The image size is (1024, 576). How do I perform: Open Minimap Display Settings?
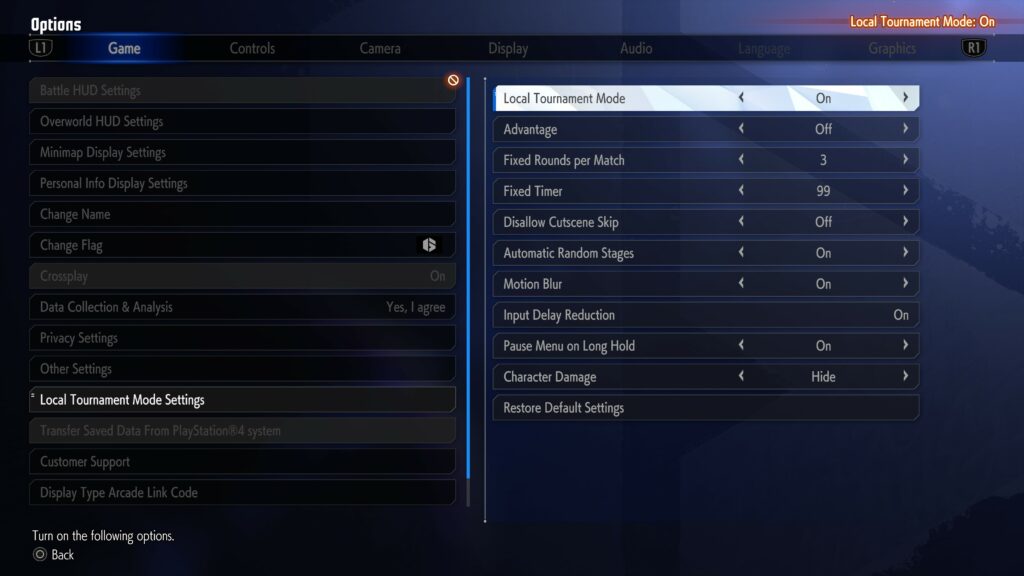coord(242,152)
